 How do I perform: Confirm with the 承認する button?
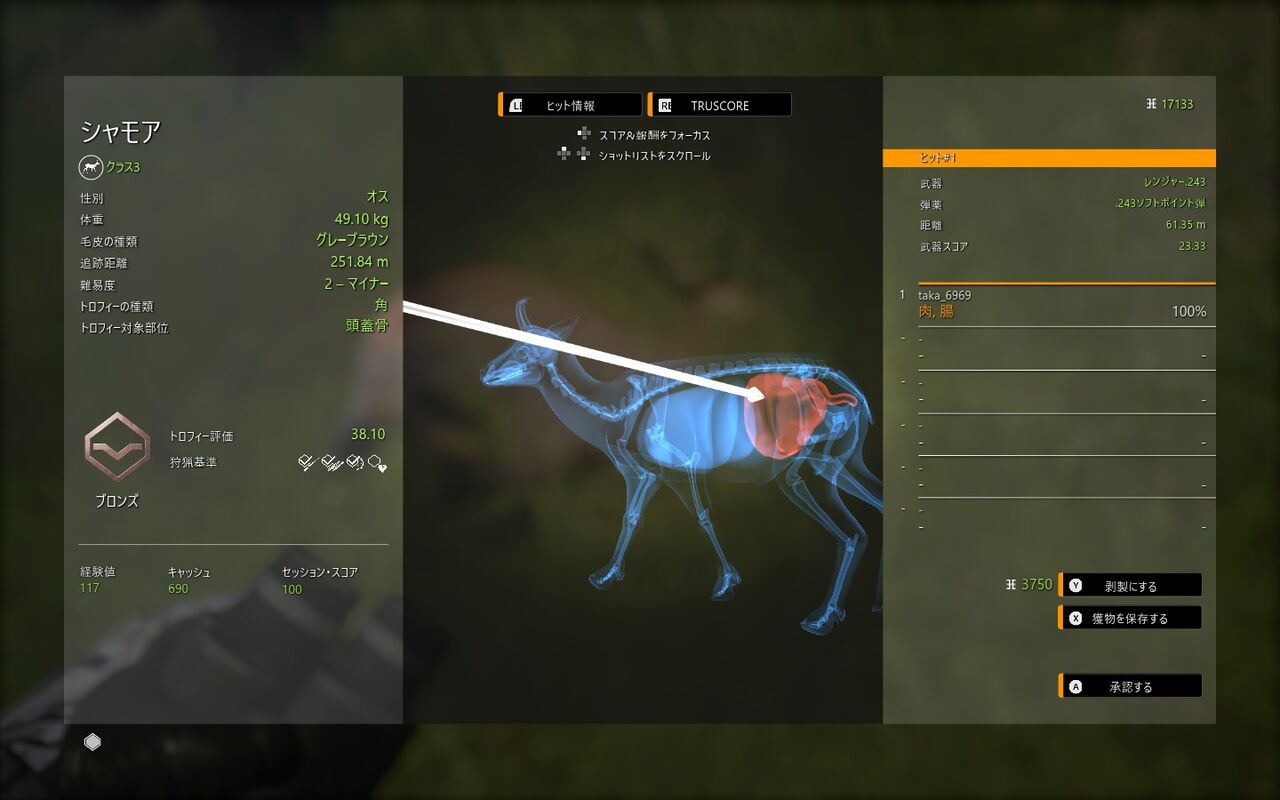point(1130,687)
